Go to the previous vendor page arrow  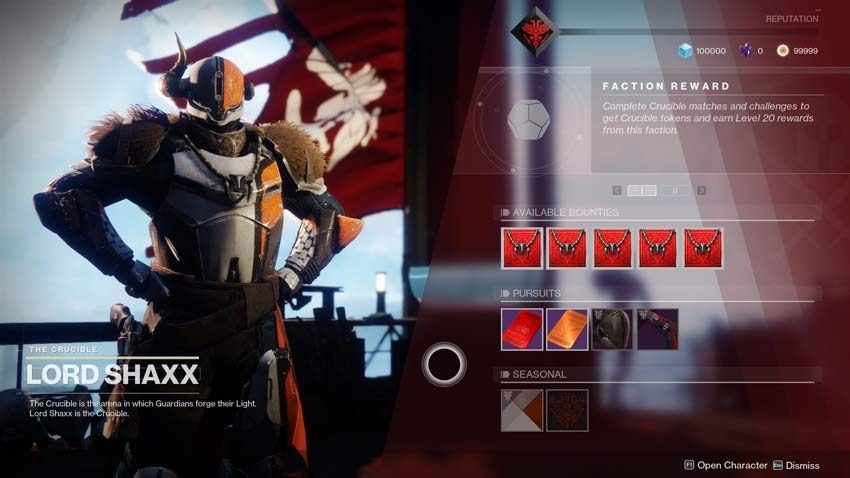(617, 190)
